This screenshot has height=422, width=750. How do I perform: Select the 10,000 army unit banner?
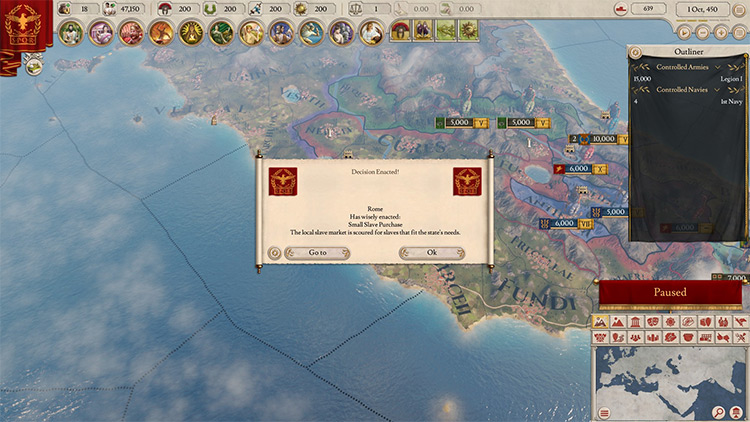(604, 139)
